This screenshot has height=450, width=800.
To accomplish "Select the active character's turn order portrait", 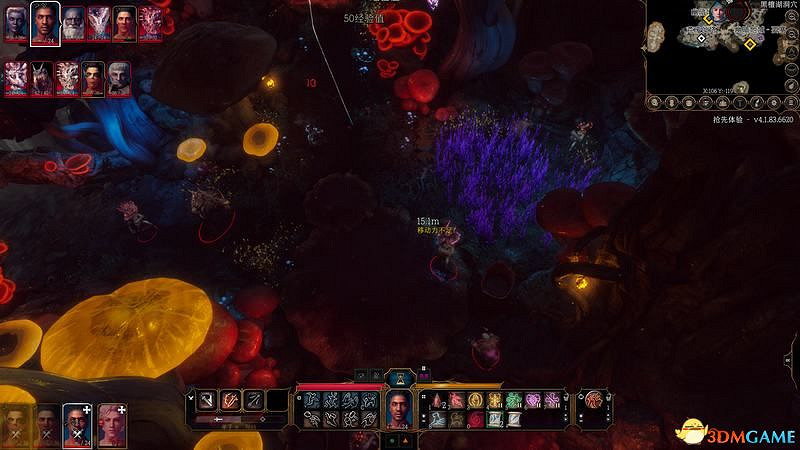I will pos(44,22).
